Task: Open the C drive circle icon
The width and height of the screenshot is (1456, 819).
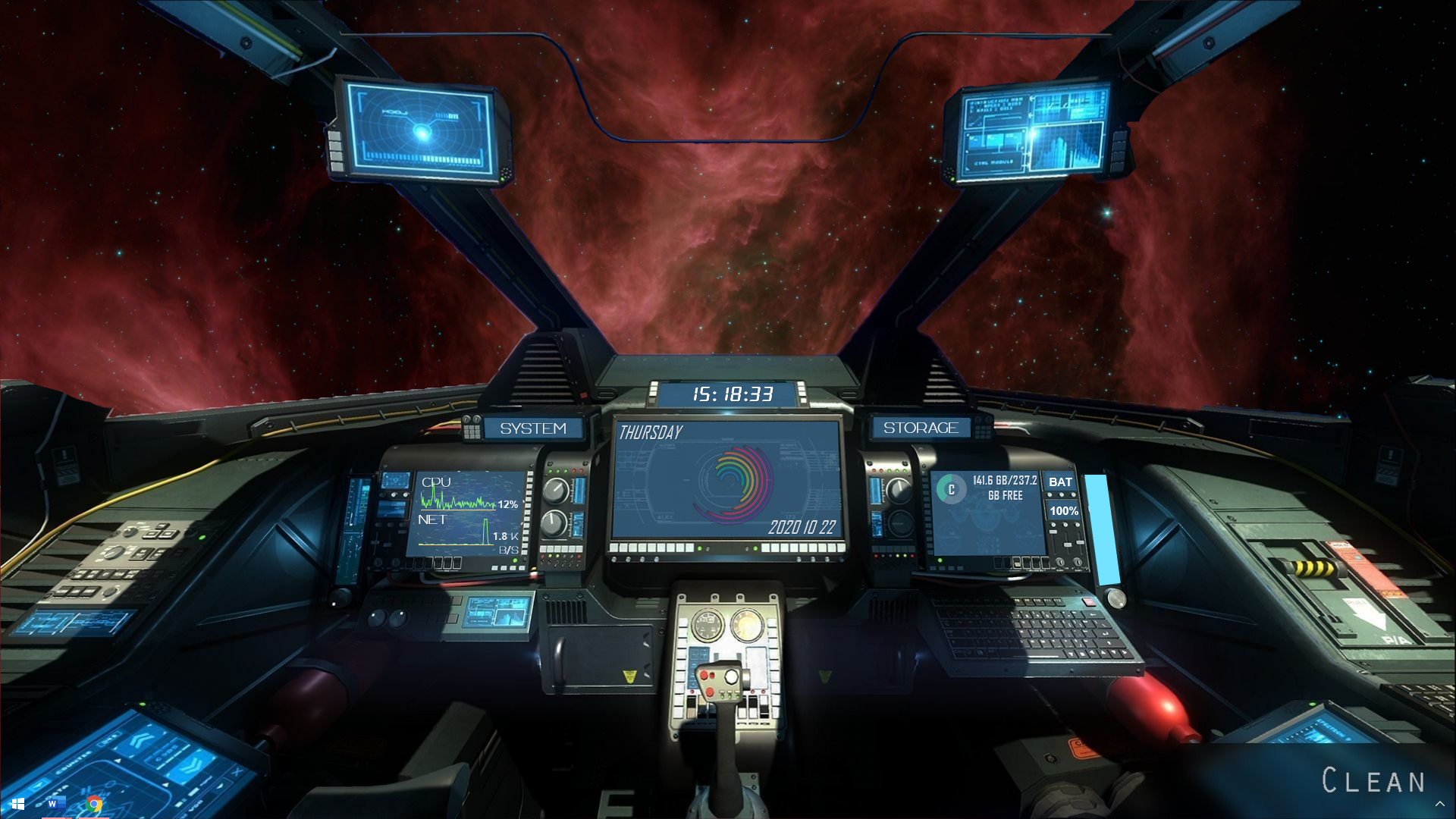Action: [x=951, y=489]
